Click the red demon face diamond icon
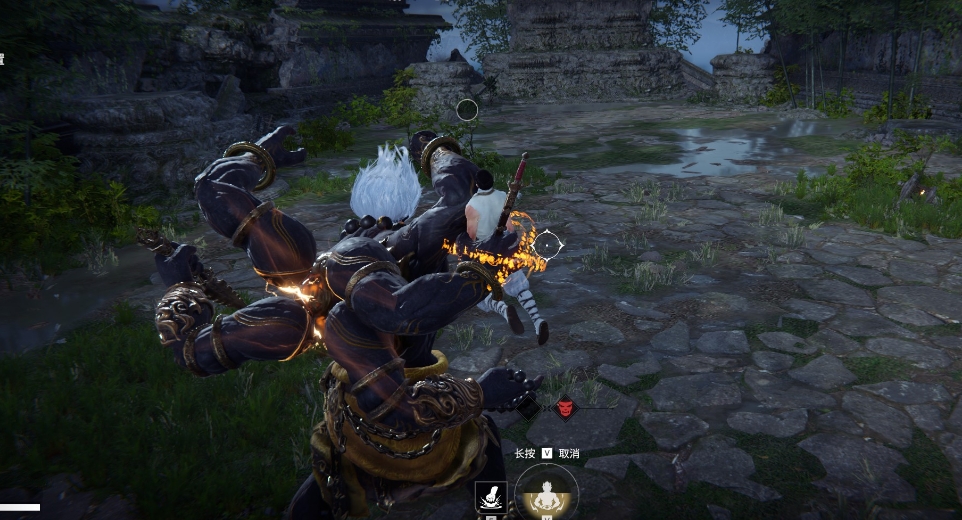 point(565,408)
